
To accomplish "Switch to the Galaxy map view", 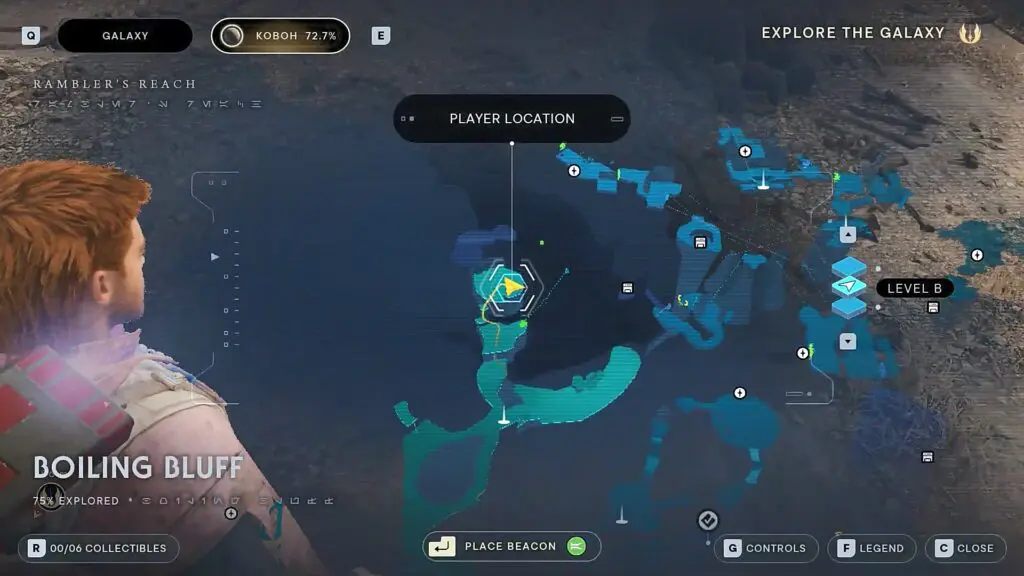I will (x=125, y=36).
